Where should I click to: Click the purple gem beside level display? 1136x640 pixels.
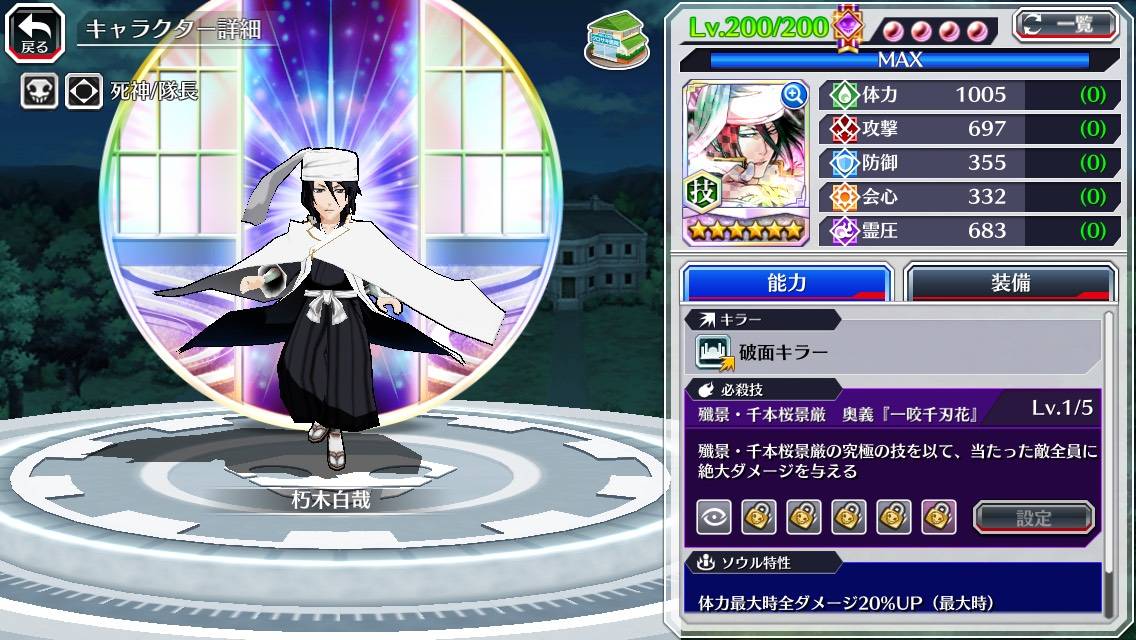[x=847, y=27]
